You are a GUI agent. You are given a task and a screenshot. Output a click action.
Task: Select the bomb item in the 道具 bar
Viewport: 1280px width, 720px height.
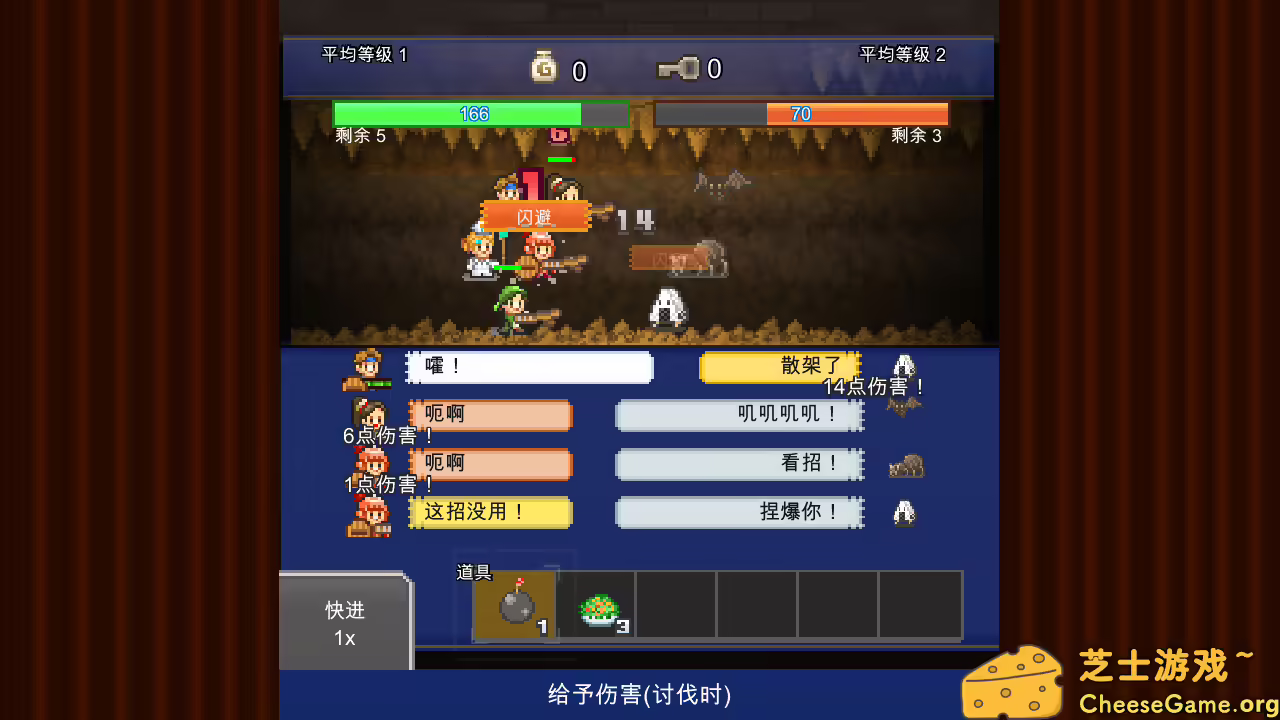click(x=513, y=605)
